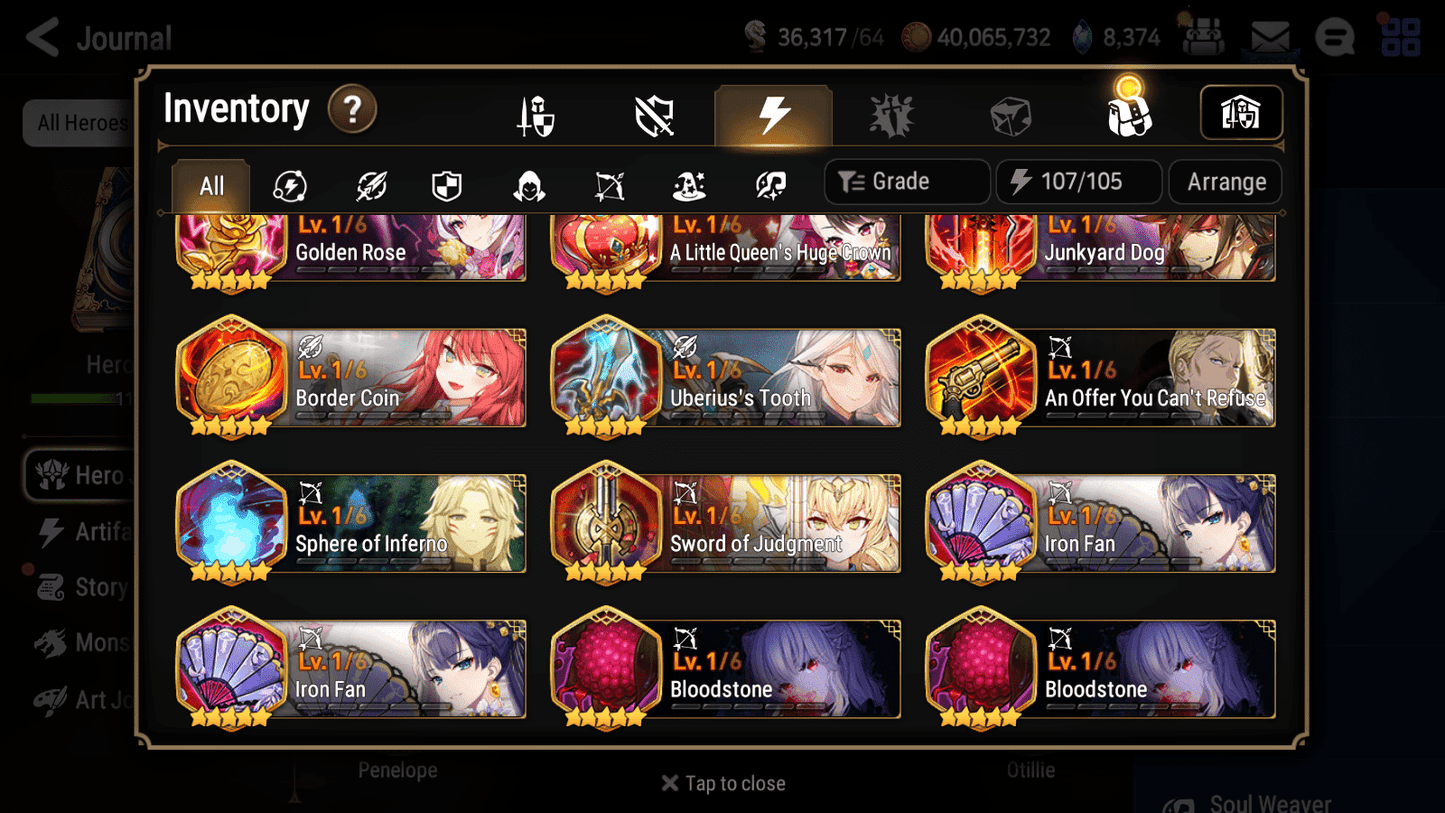Filter artifacts by the Mage class icon
Screen dimensions: 1445x813
[688, 184]
